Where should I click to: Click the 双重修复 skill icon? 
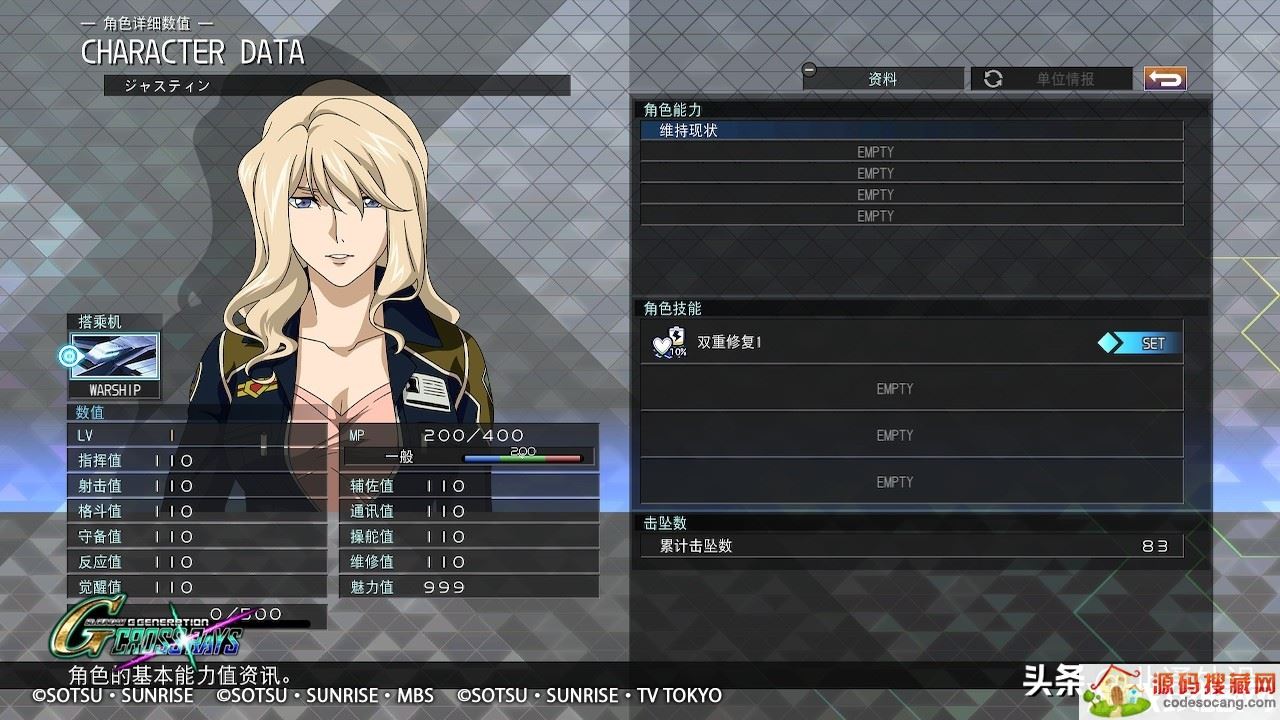(x=669, y=343)
